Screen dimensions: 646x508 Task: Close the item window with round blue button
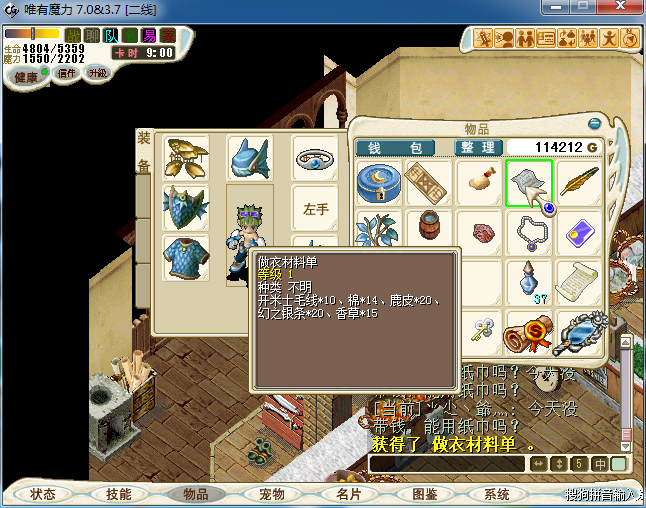click(x=594, y=124)
